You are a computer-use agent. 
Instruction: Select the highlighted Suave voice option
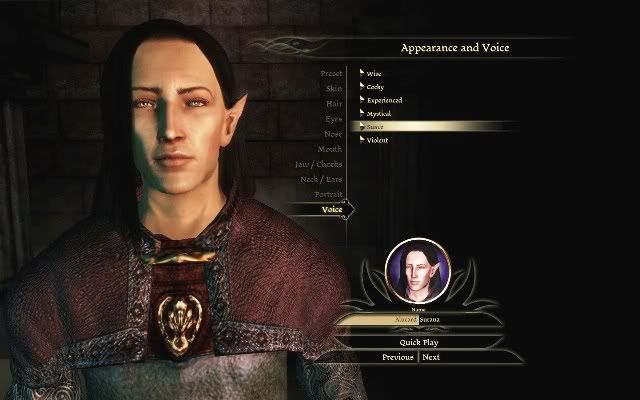click(x=376, y=127)
